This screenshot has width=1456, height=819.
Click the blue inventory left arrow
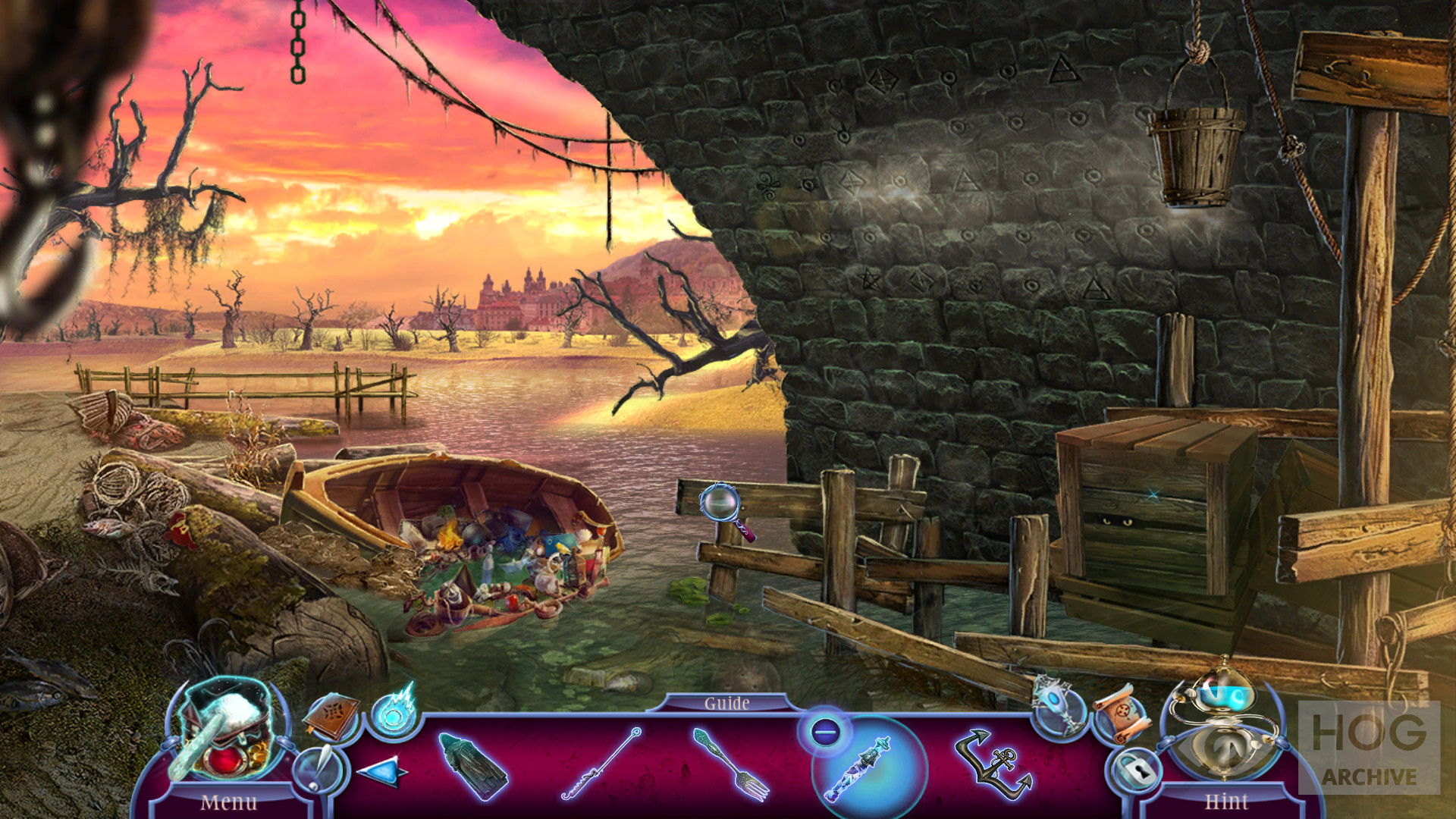coord(381,772)
